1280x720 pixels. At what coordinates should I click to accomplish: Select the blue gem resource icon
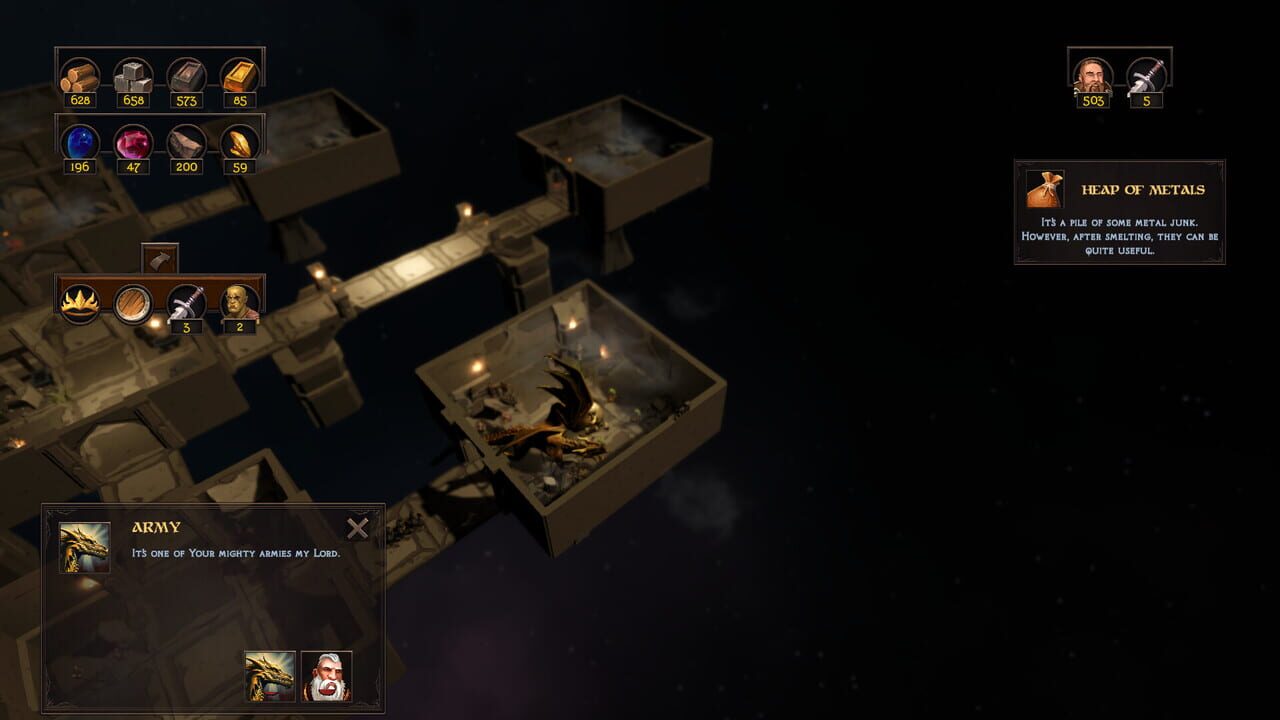click(82, 143)
